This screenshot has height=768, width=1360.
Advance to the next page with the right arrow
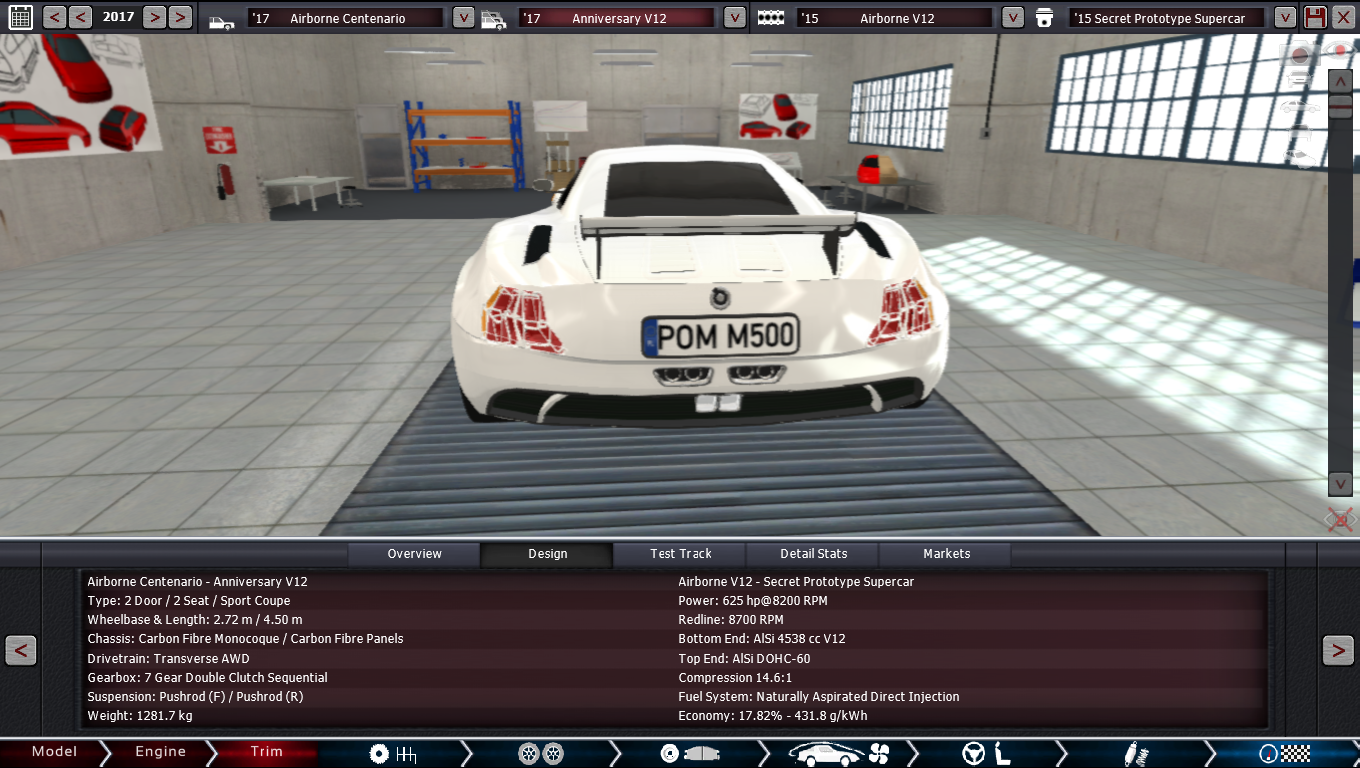pyautogui.click(x=1338, y=651)
